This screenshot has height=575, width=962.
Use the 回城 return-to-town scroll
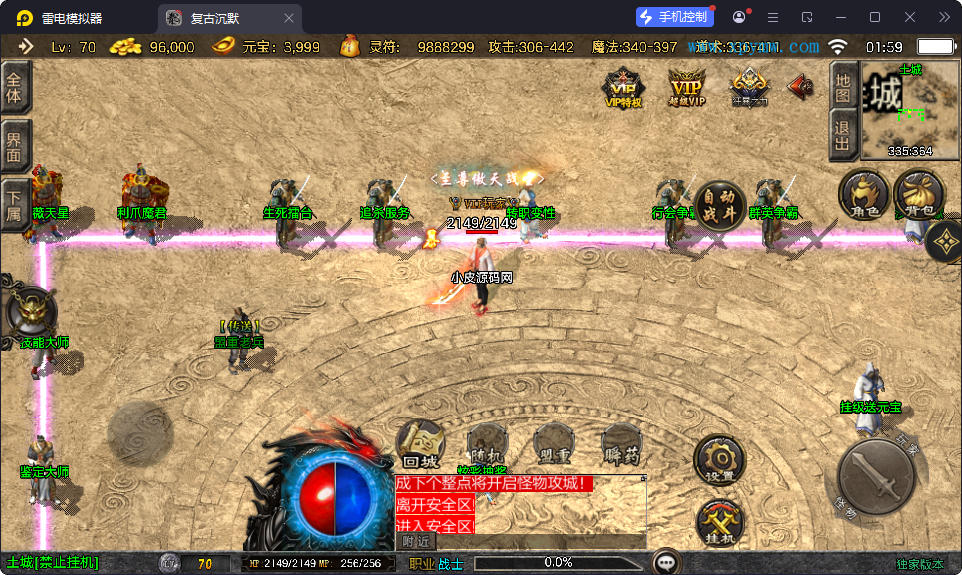coord(421,444)
